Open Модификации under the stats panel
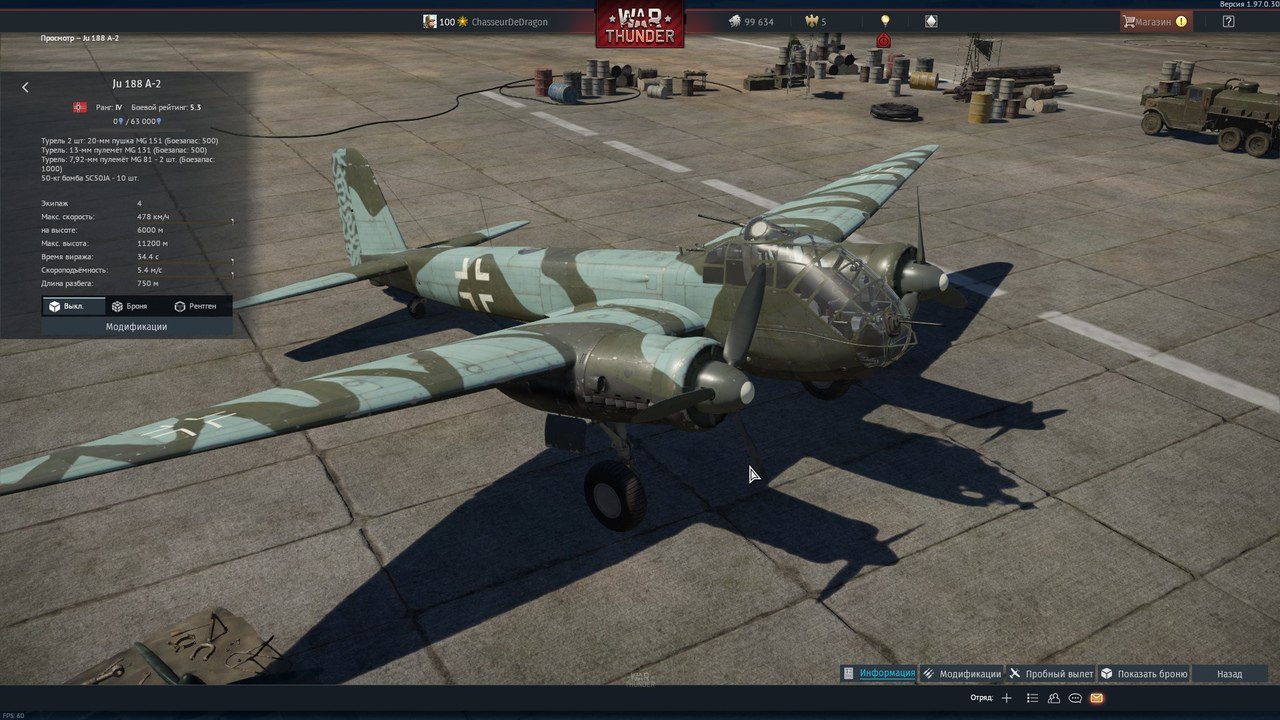Image resolution: width=1280 pixels, height=720 pixels. coord(136,327)
